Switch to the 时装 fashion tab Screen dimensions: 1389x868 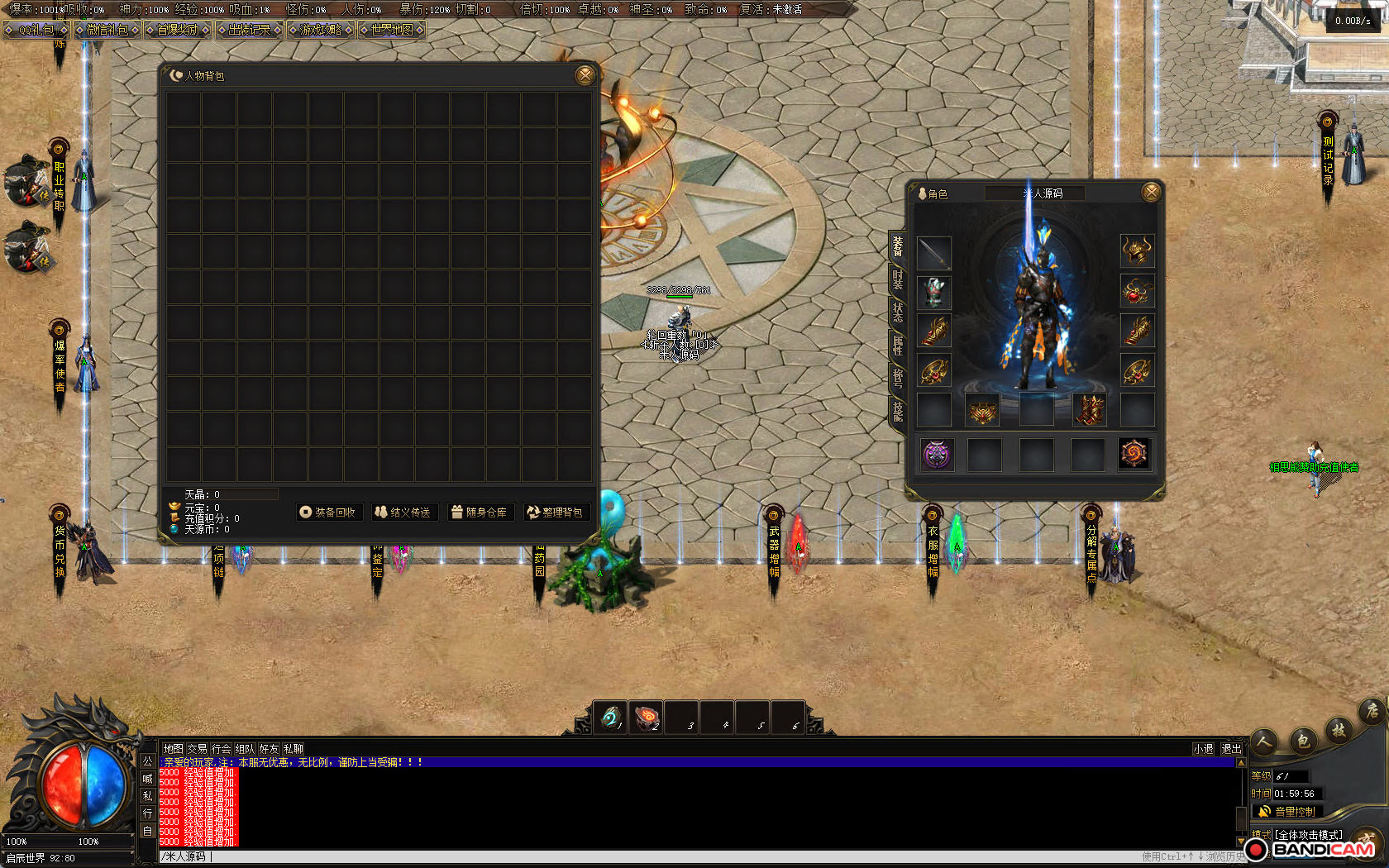898,279
